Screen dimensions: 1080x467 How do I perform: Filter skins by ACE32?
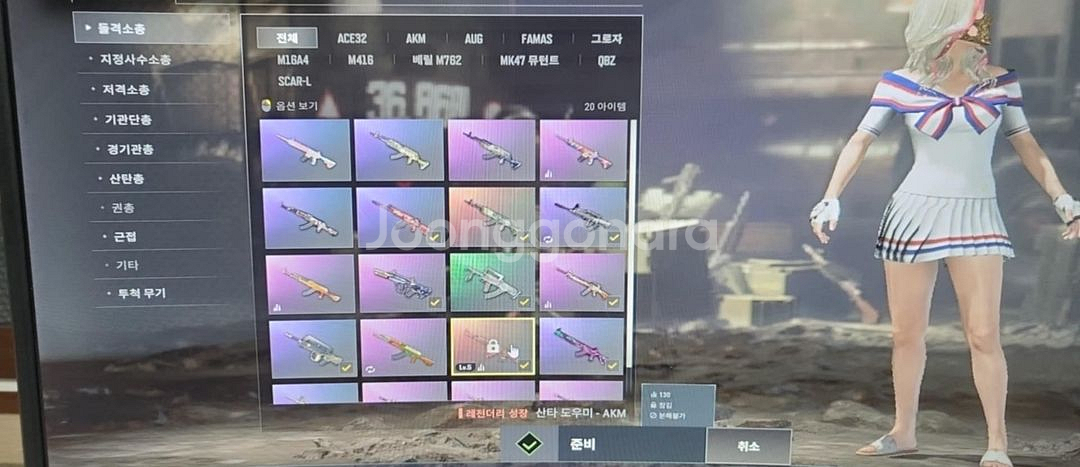(352, 39)
